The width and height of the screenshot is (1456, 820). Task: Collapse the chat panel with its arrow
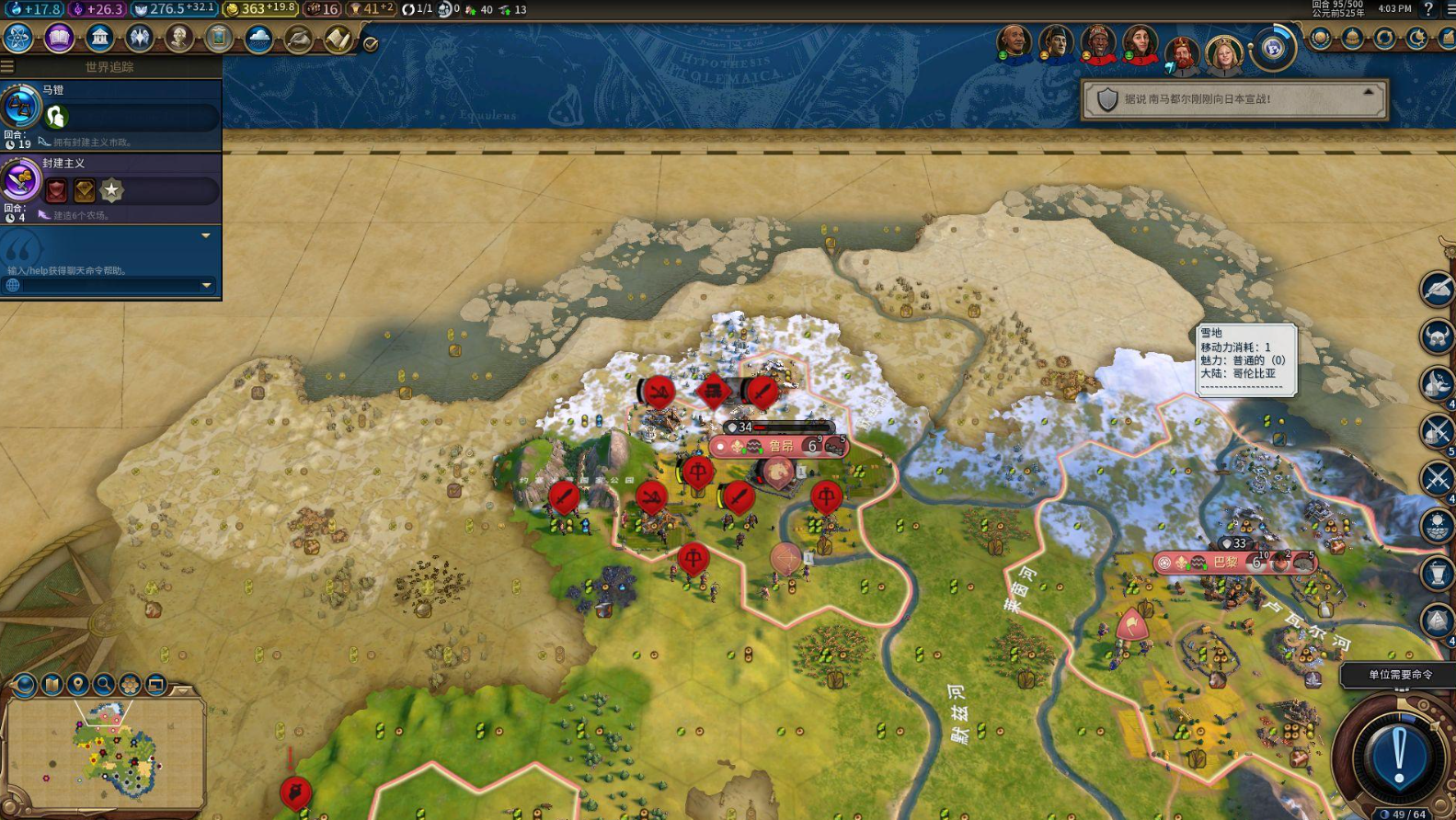click(x=206, y=236)
